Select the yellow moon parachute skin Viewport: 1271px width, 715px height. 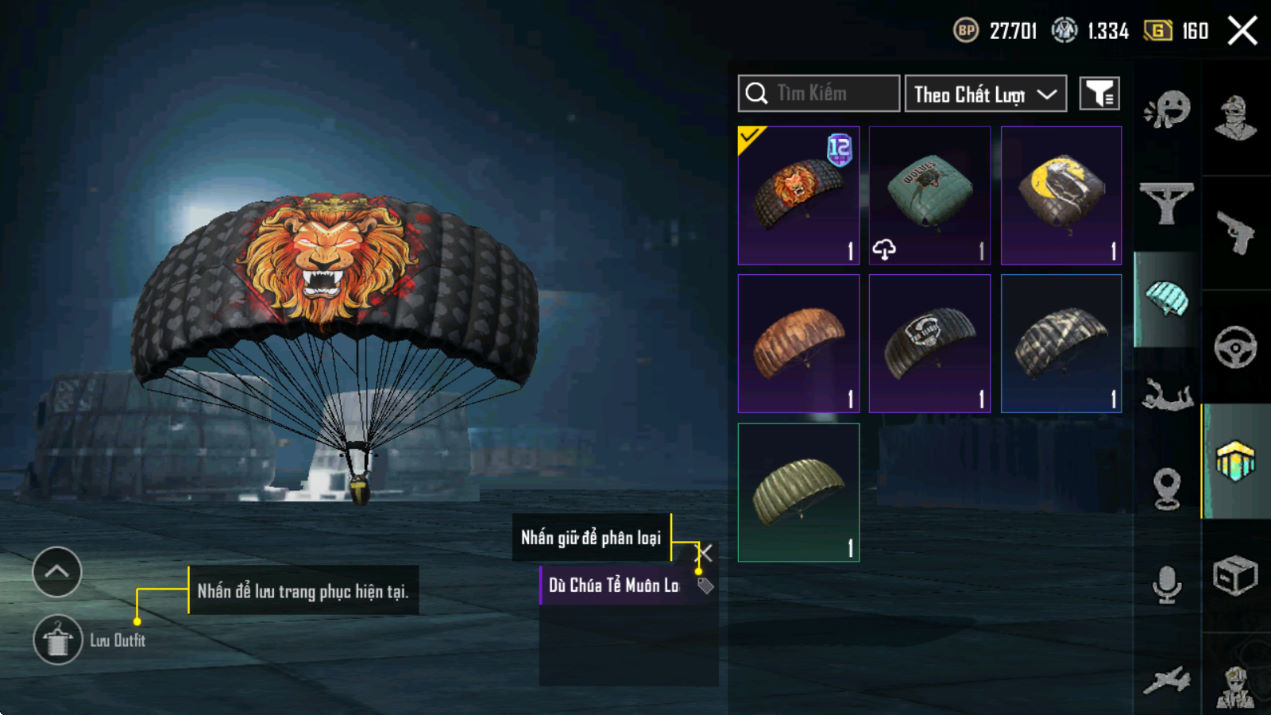pos(1061,196)
